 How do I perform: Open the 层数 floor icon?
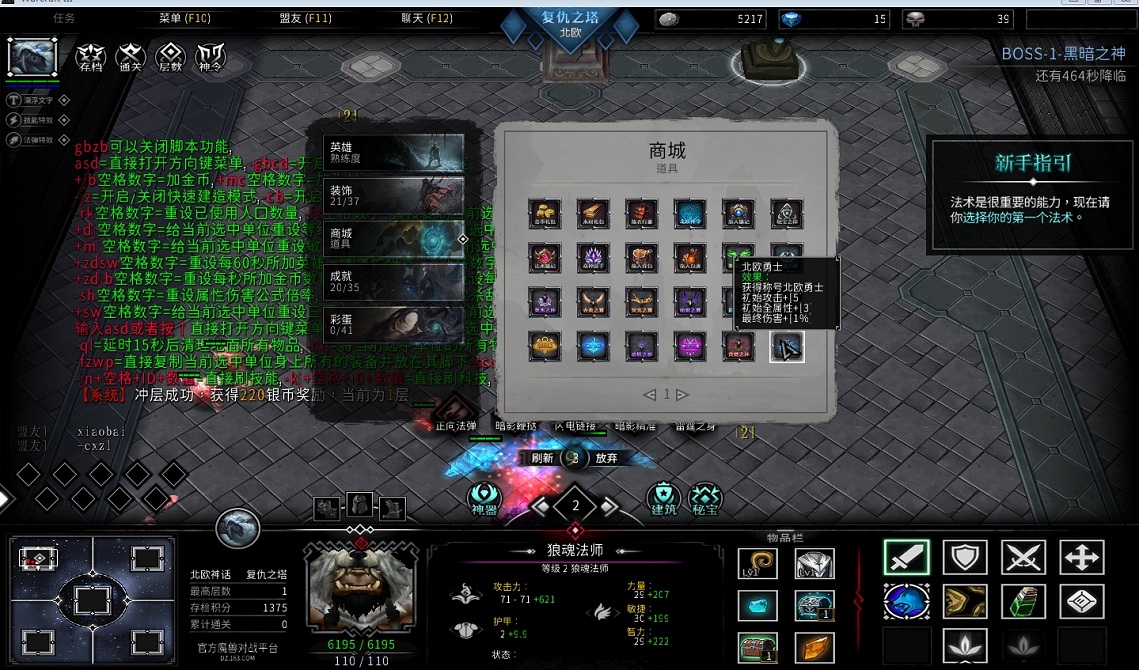(171, 56)
